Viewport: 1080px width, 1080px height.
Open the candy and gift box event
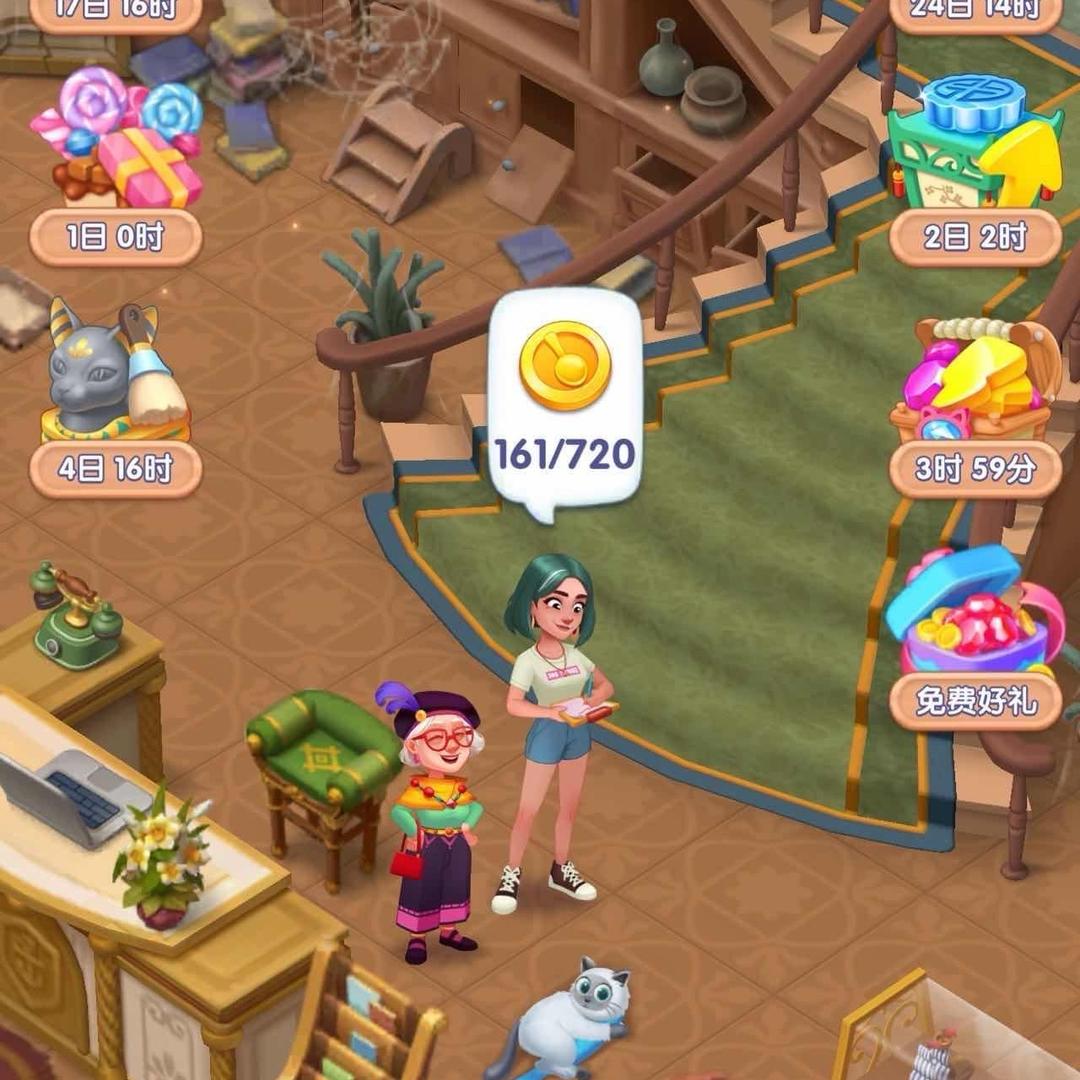(116, 140)
